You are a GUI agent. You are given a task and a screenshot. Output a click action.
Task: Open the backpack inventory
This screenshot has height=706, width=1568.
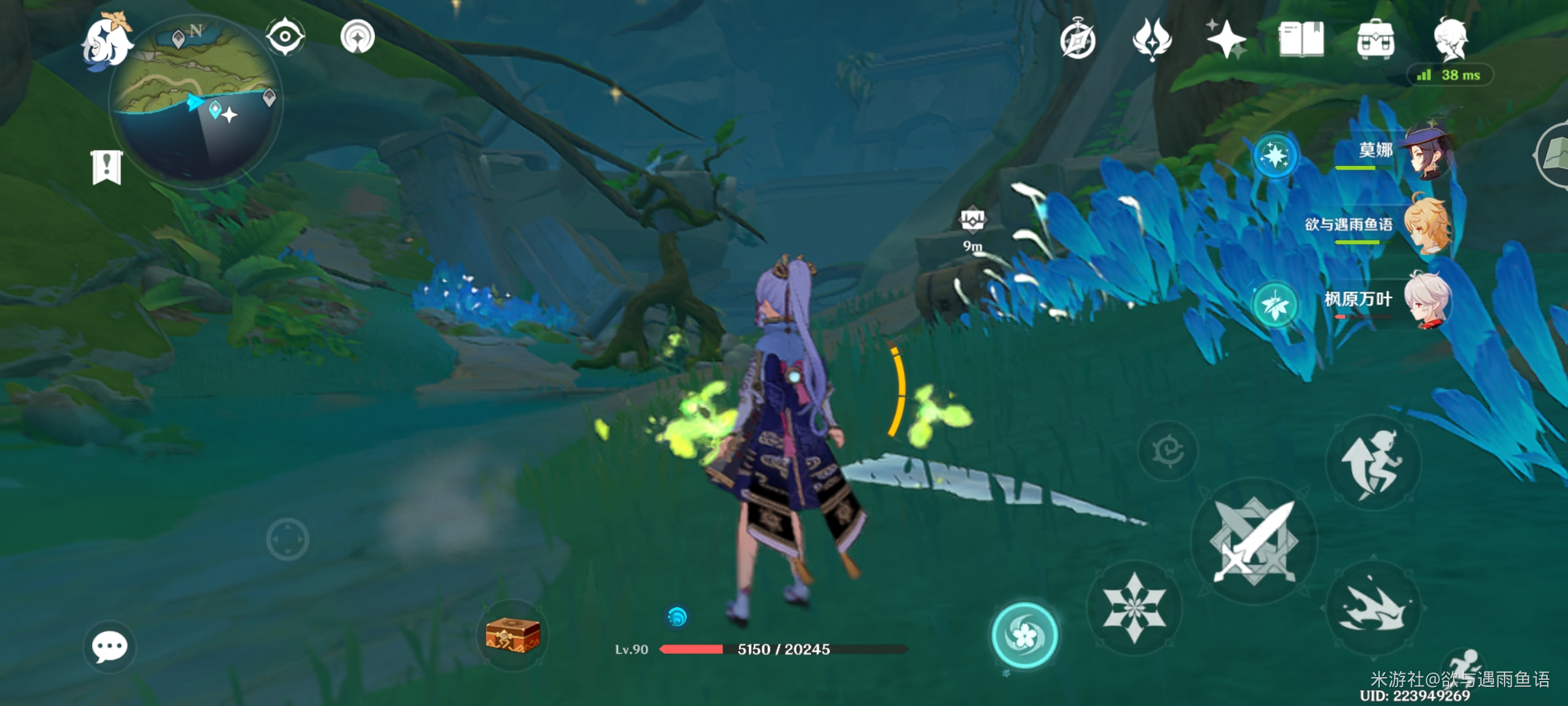(x=1375, y=41)
